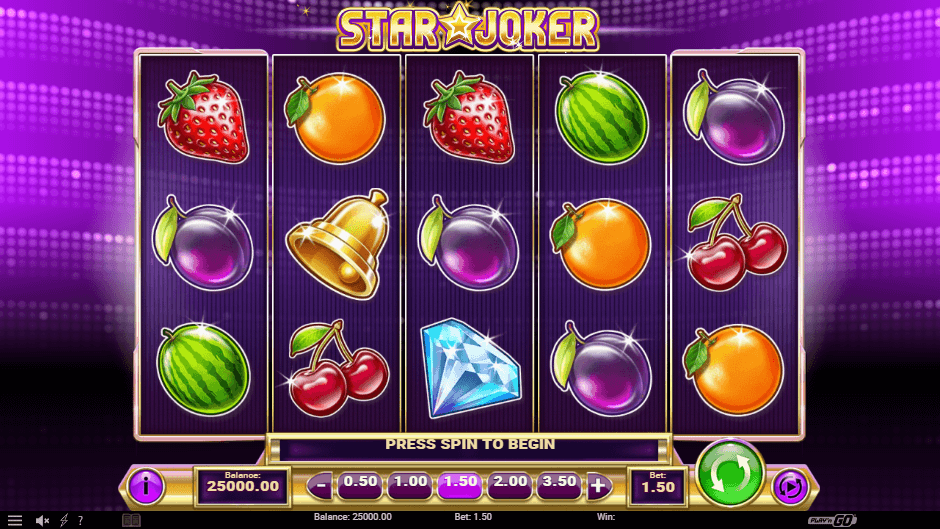Pick the 3.50 bet amount
The image size is (940, 529).
[560, 483]
